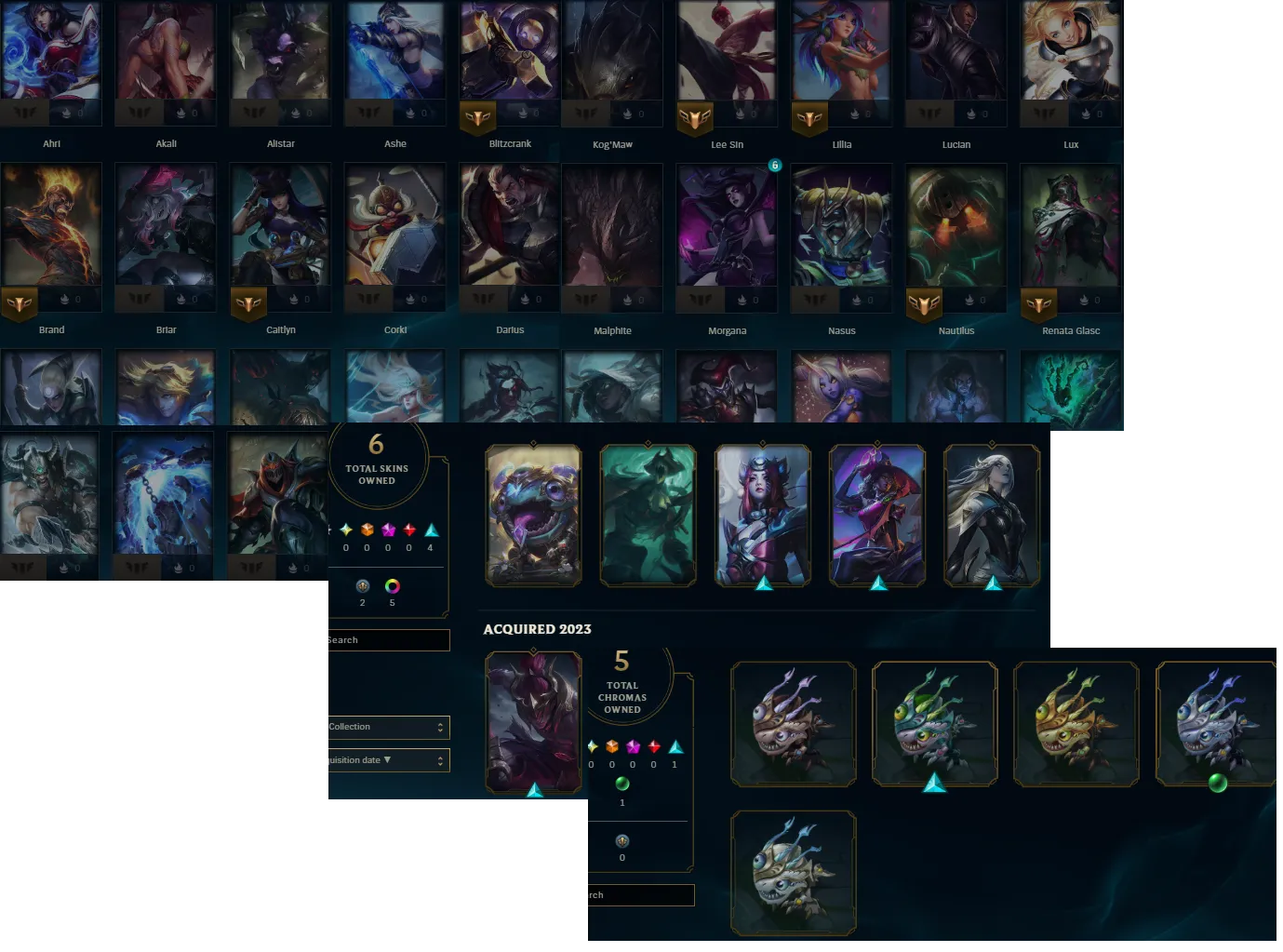1283x952 pixels.
Task: Click the green chroma orb showing 1
Action: (x=622, y=784)
